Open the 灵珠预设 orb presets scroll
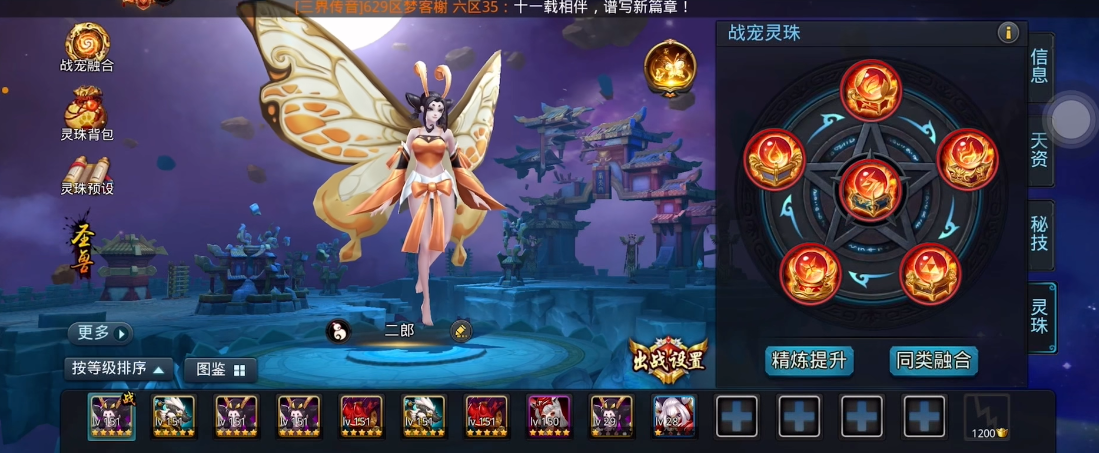1099x453 pixels. coord(87,173)
